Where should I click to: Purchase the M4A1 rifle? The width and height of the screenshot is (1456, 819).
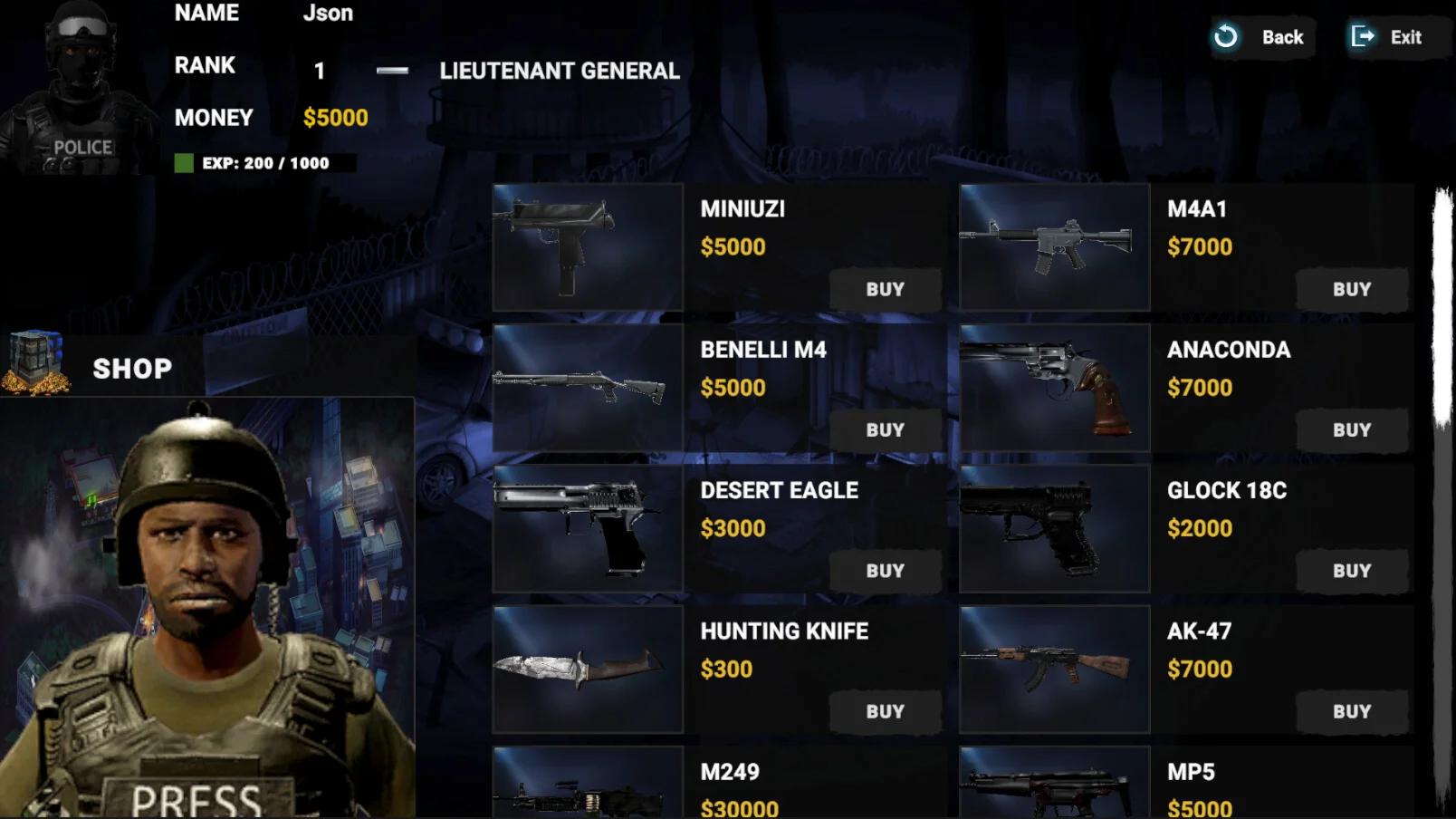coord(1351,290)
